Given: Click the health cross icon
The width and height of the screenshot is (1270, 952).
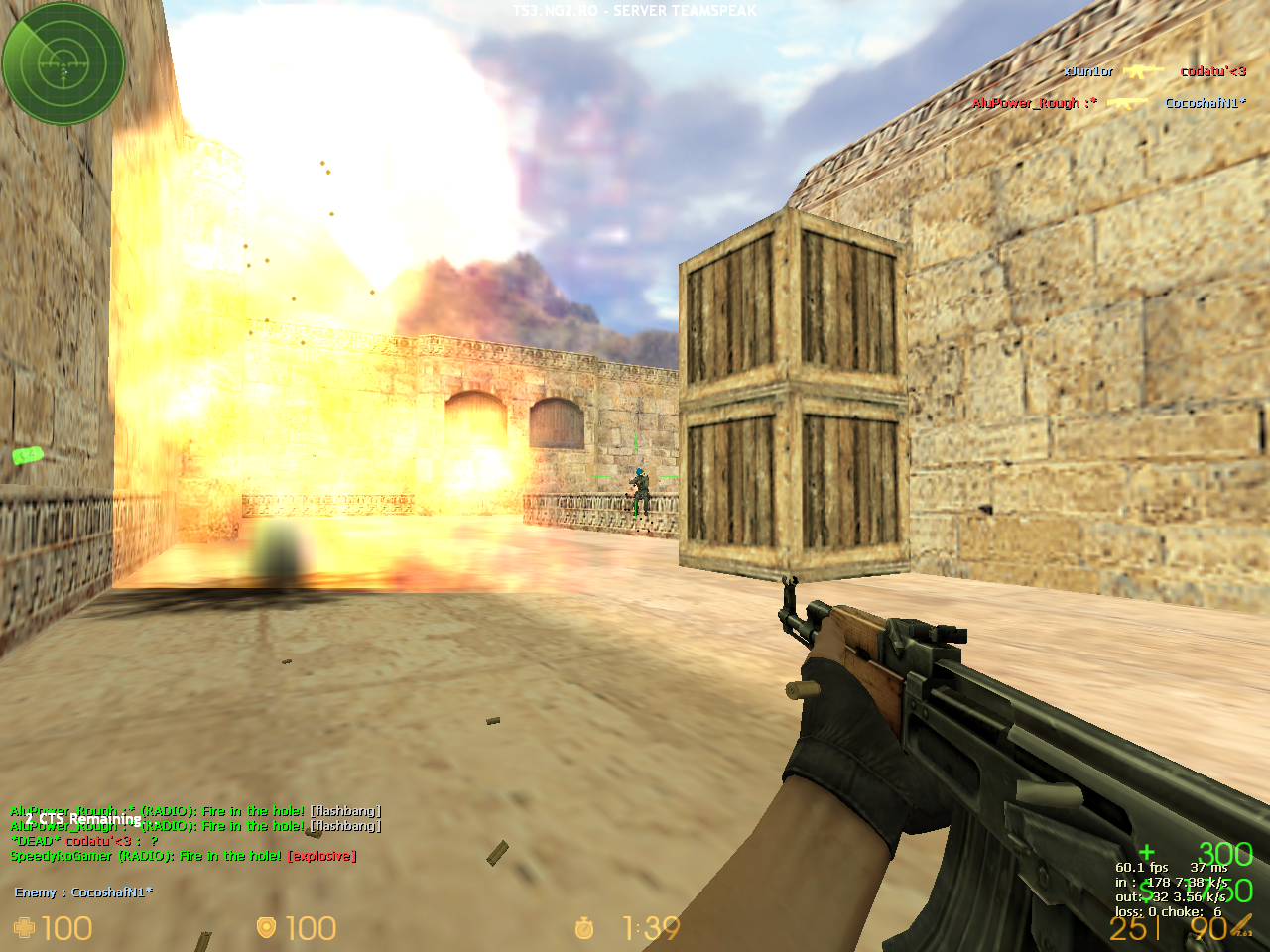Looking at the screenshot, I should click(x=25, y=928).
